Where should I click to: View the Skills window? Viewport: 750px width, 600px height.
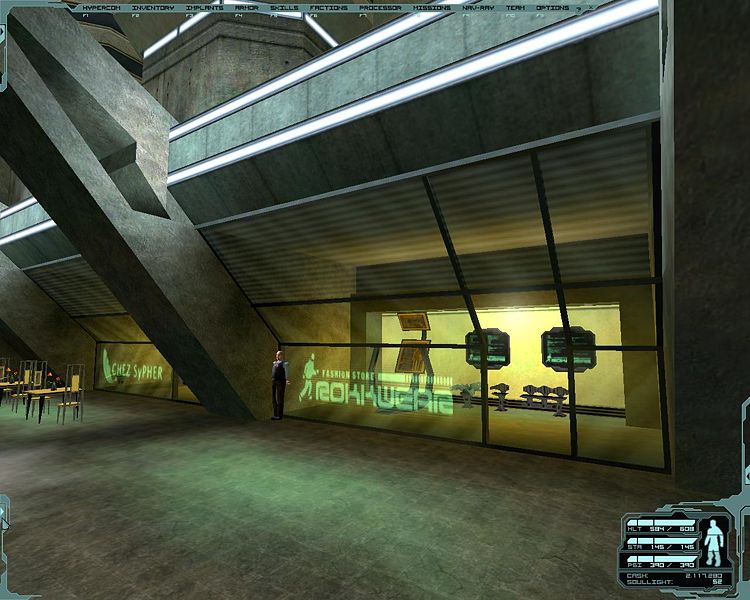point(284,7)
